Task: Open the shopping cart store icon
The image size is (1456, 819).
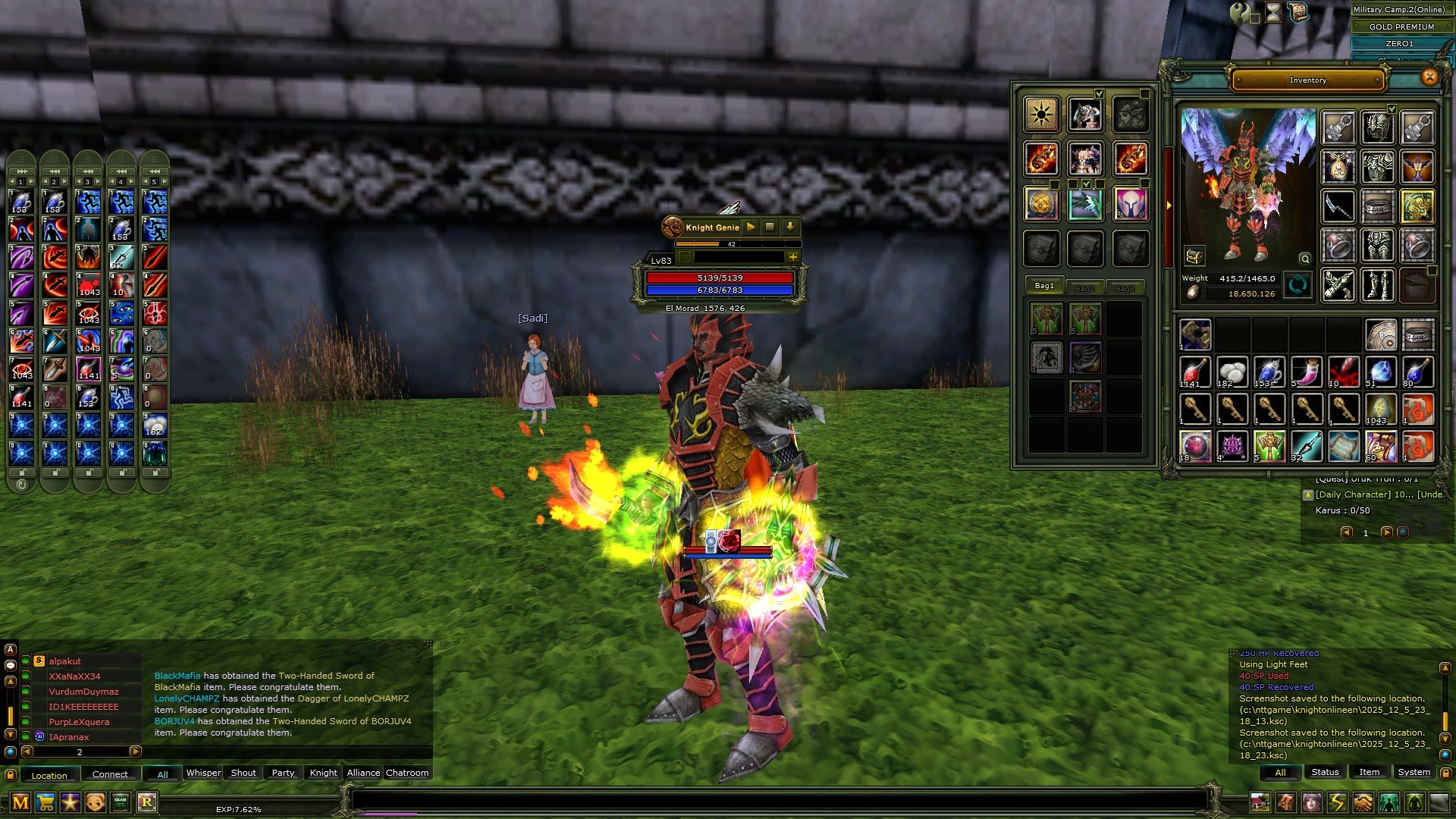Action: point(45,802)
